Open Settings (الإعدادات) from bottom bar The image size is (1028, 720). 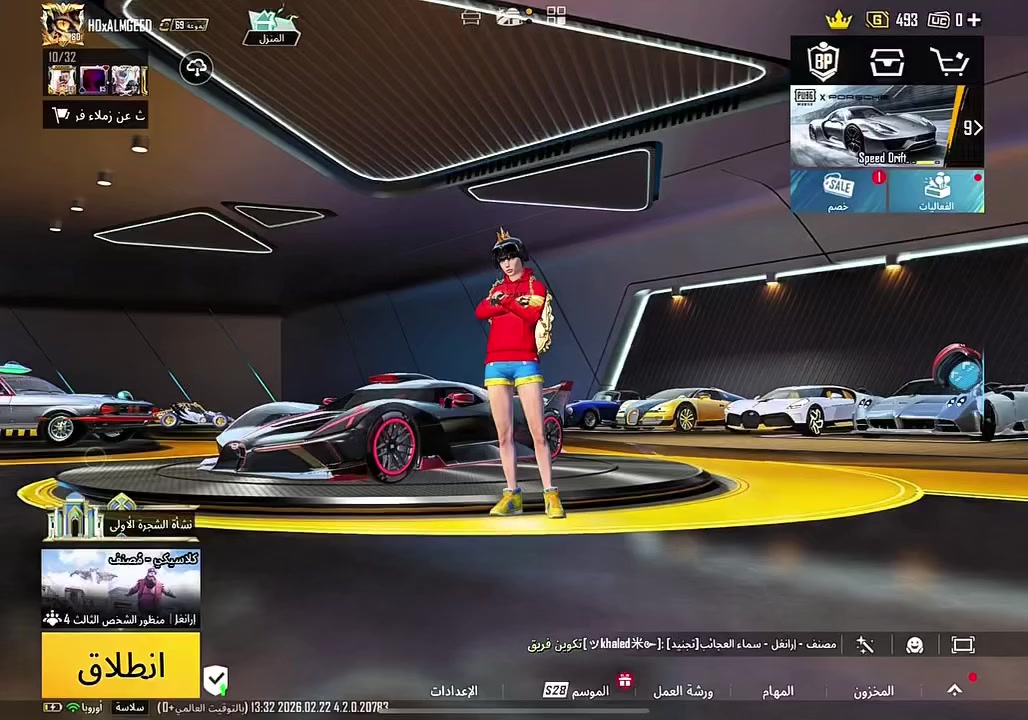point(454,691)
